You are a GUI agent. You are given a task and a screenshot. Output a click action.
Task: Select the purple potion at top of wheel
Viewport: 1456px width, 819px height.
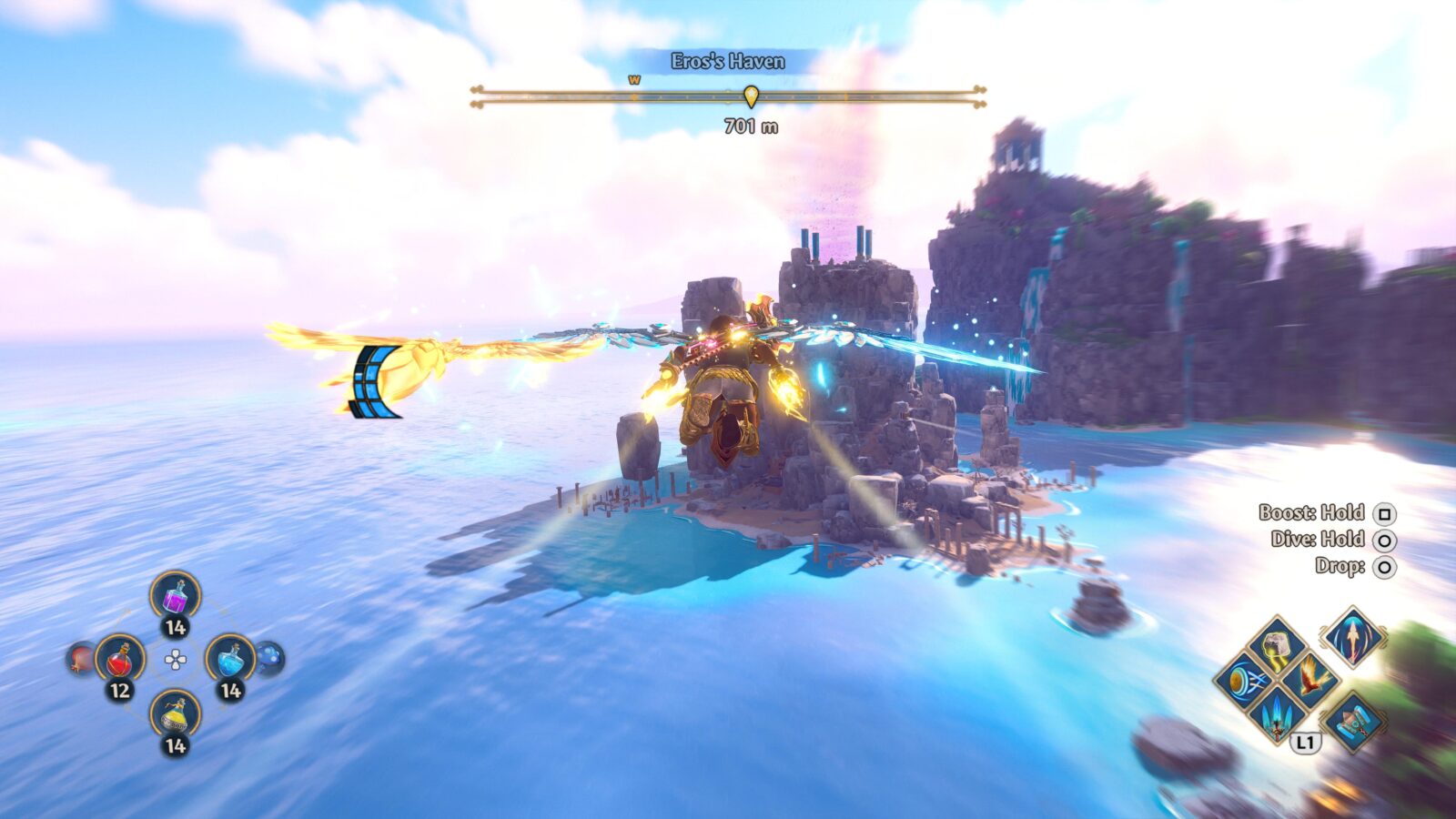pyautogui.click(x=175, y=597)
